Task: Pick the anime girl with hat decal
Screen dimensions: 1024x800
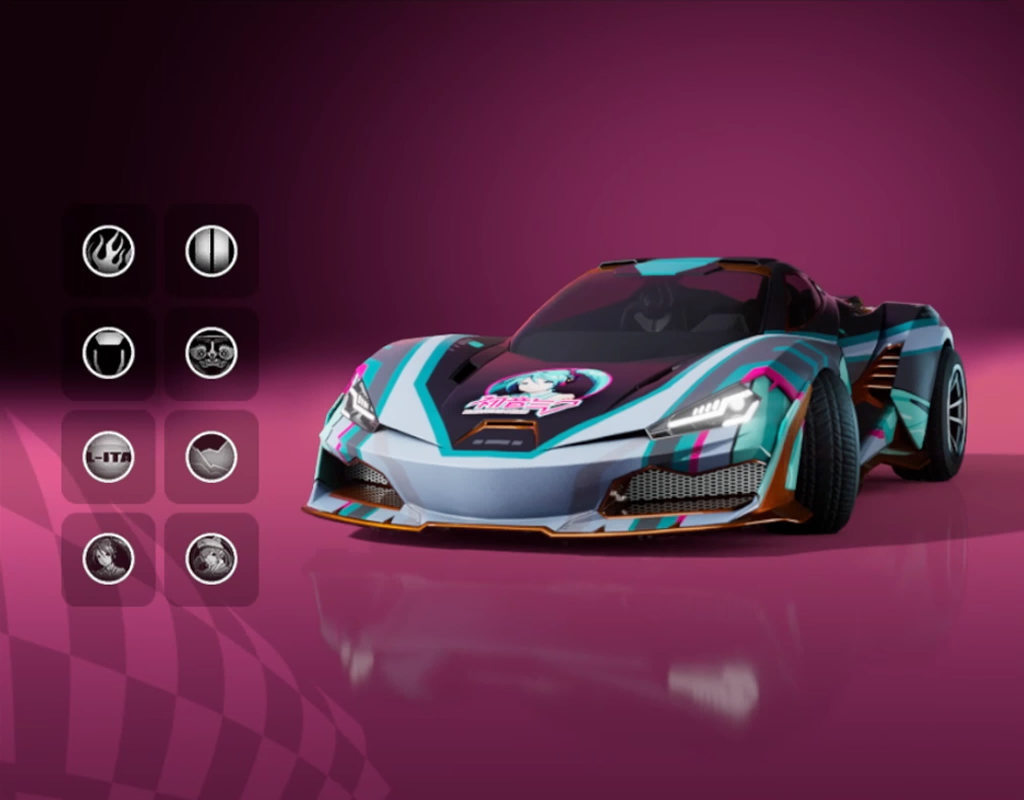Action: 211,559
